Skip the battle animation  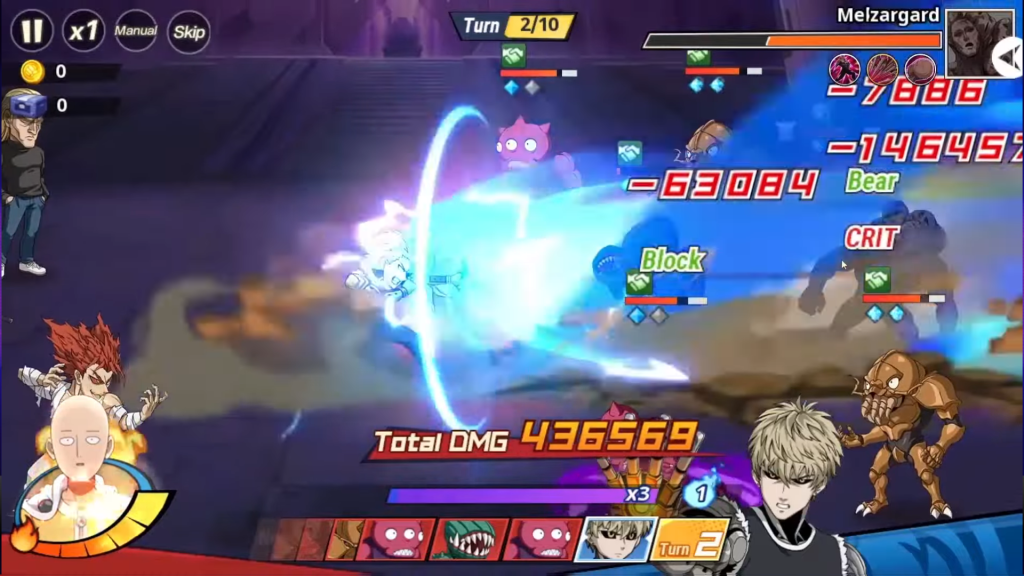(x=189, y=31)
